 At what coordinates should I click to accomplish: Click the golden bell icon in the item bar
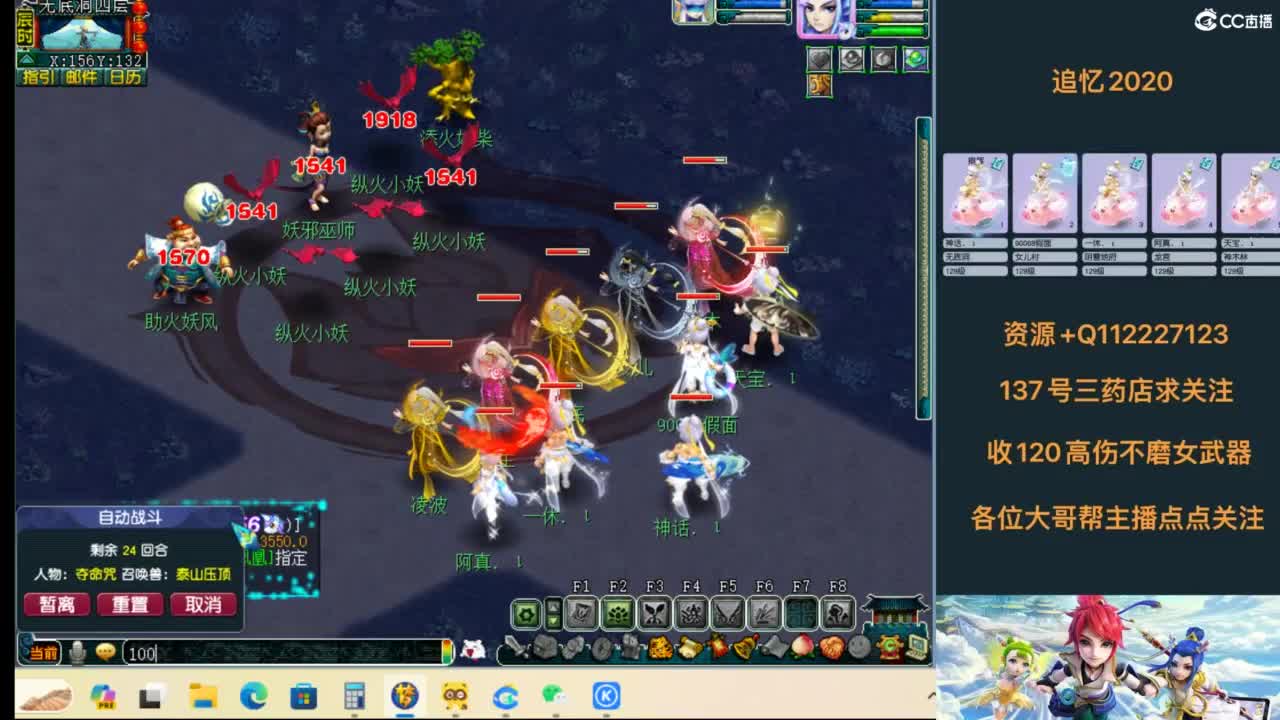point(746,646)
